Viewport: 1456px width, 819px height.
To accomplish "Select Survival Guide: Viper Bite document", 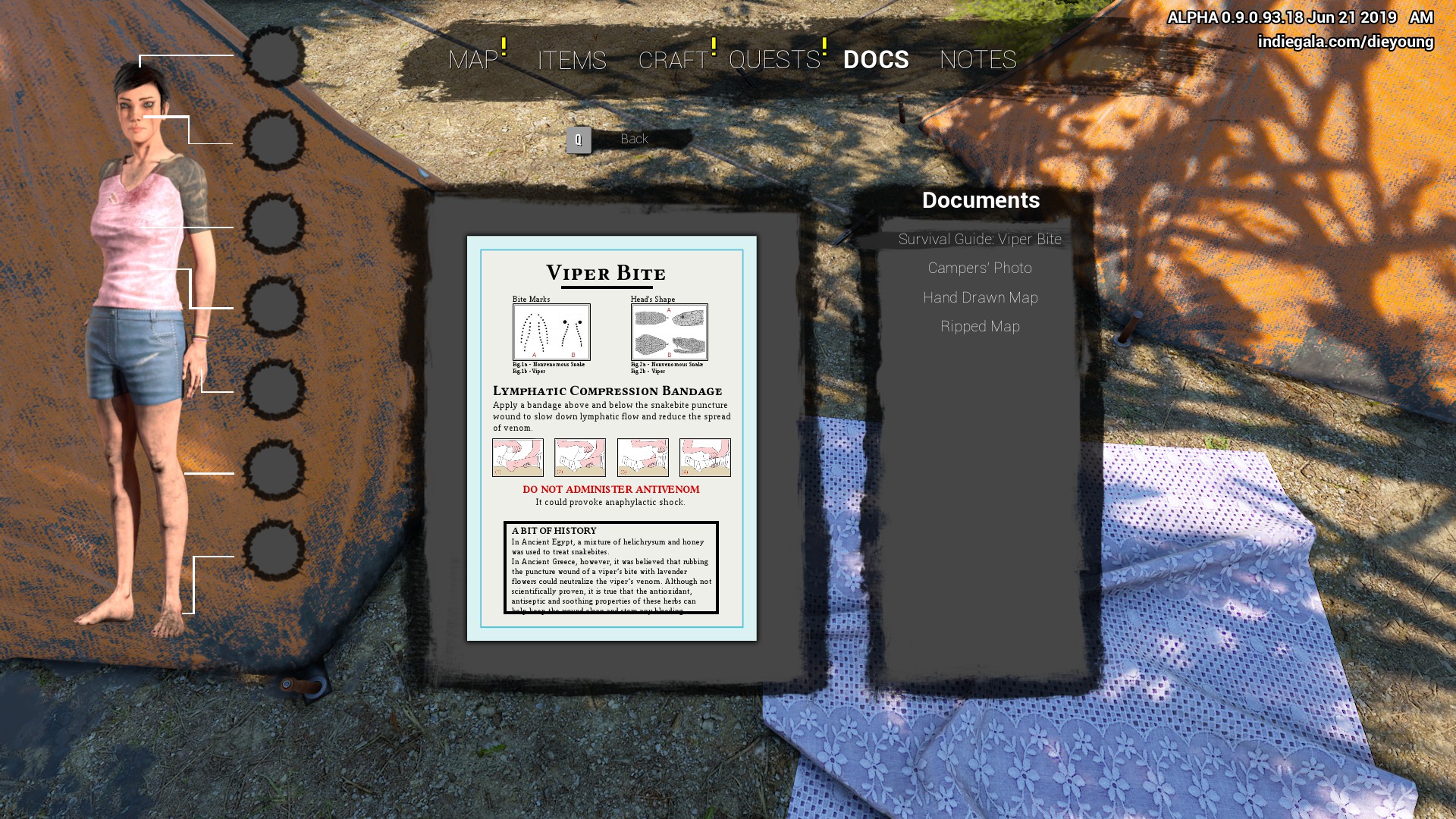I will [x=980, y=240].
